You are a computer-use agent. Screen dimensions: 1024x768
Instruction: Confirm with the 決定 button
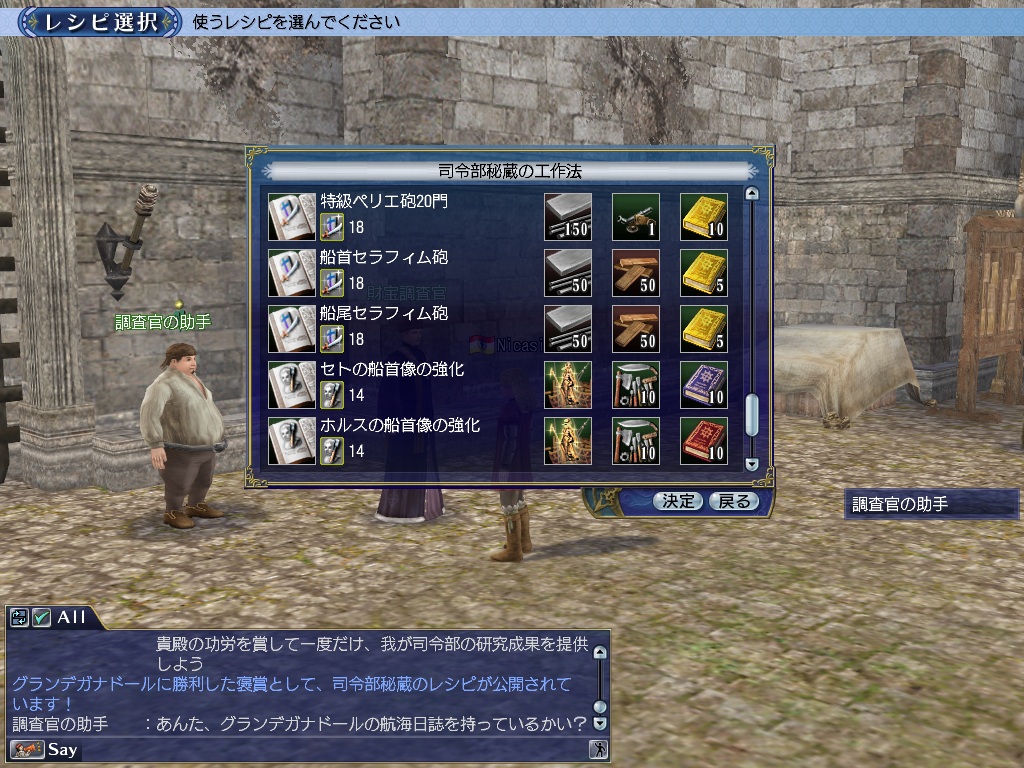678,501
